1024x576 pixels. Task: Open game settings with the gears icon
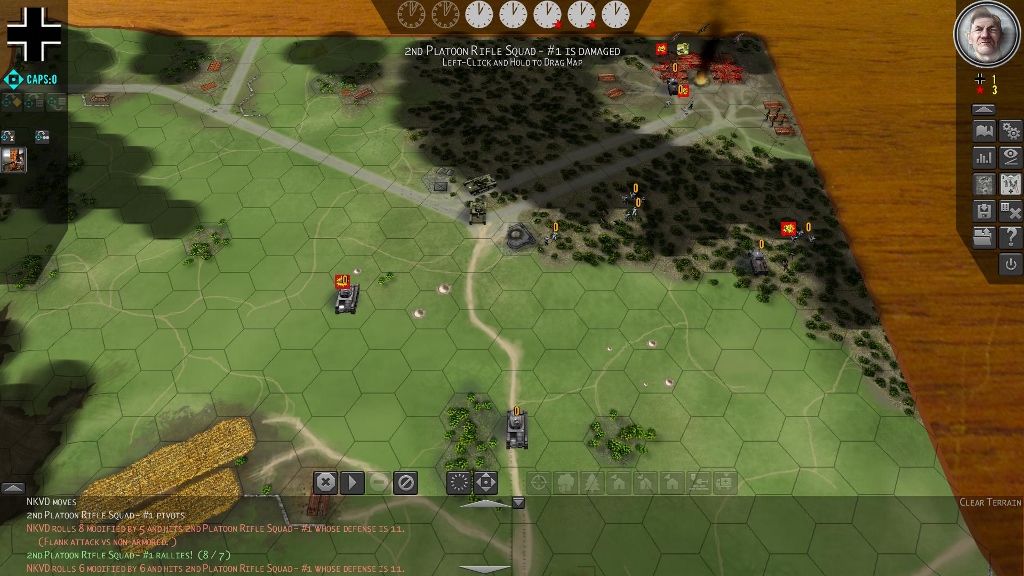coord(1010,131)
